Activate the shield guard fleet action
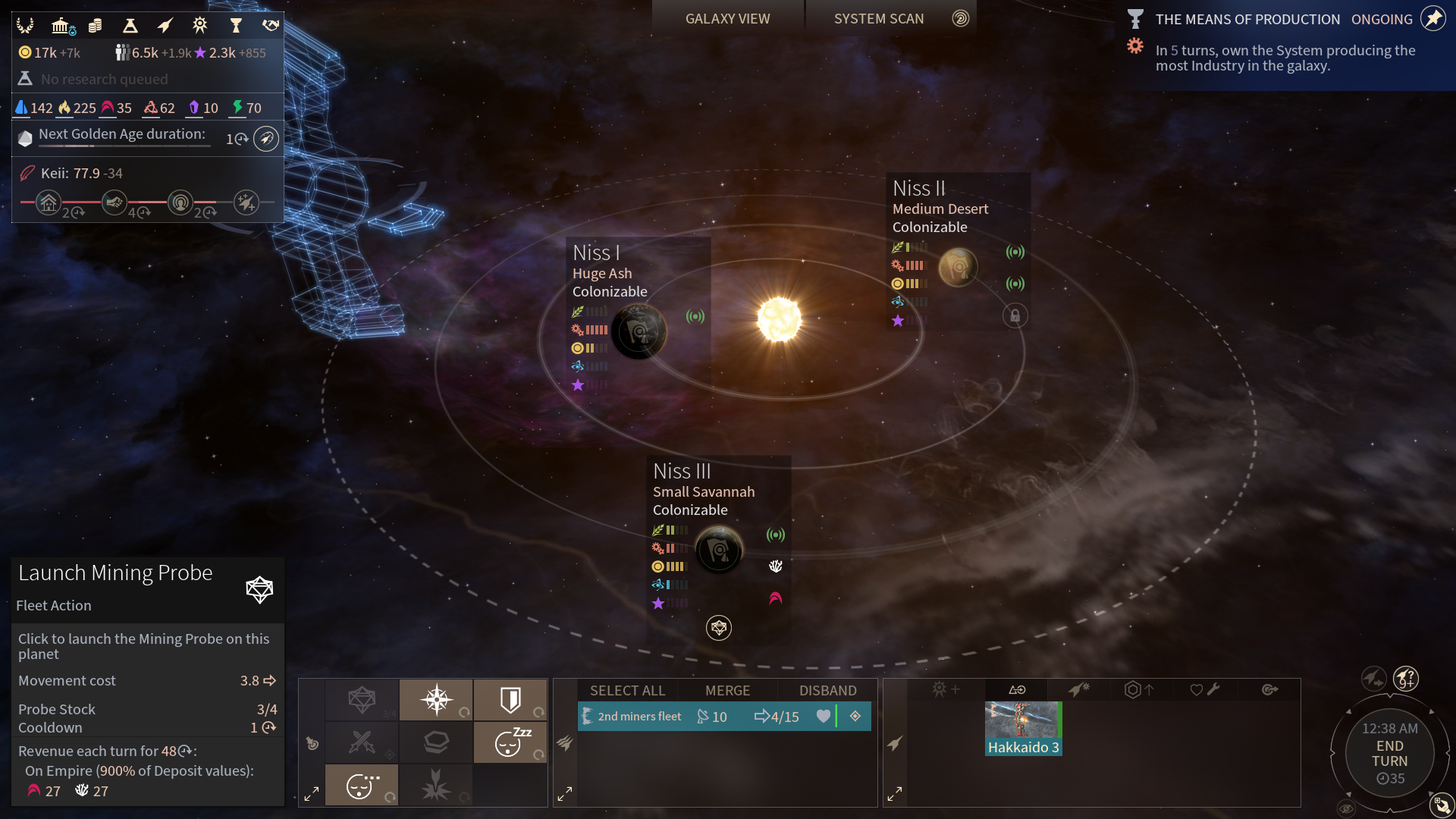The image size is (1456, 819). point(510,699)
